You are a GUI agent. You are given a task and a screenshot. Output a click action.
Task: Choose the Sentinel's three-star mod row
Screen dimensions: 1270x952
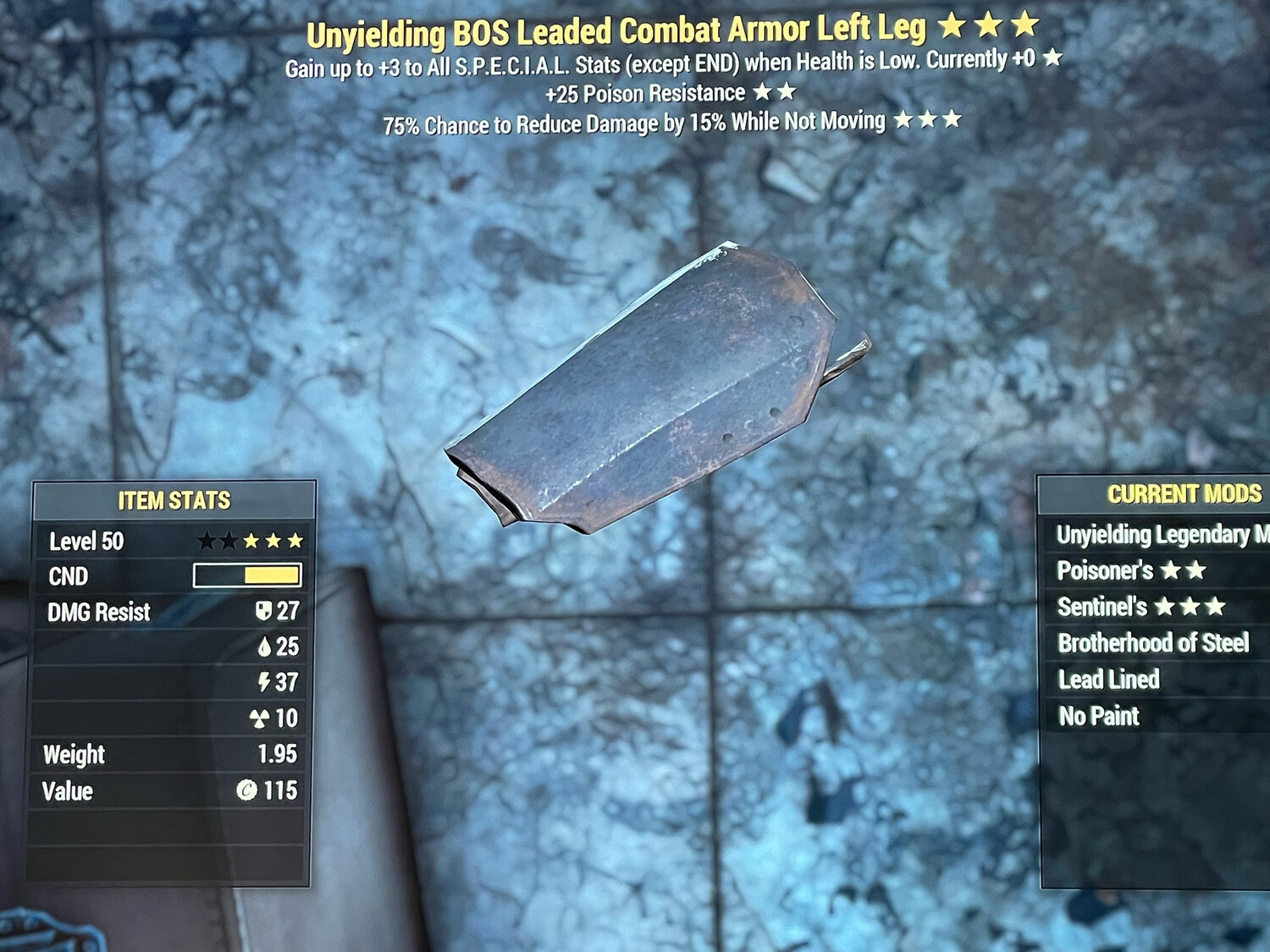1140,608
